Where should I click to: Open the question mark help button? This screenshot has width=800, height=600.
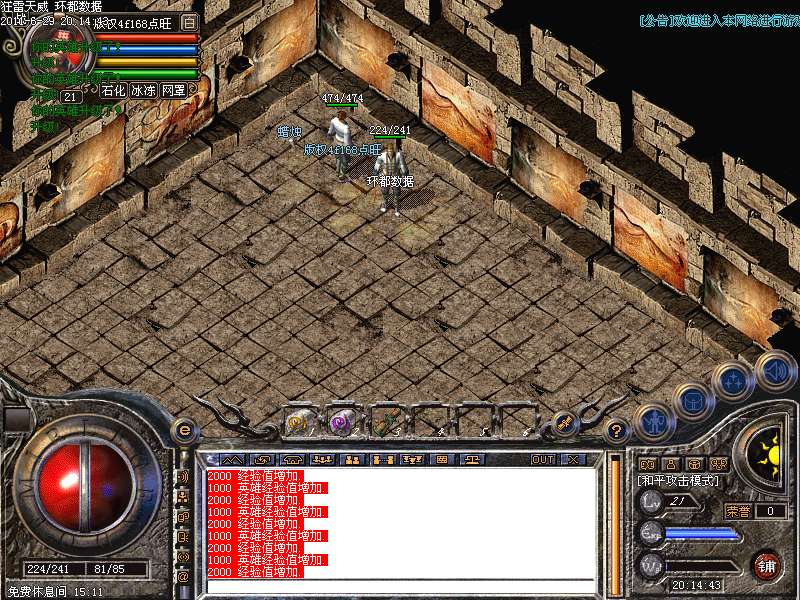(617, 431)
